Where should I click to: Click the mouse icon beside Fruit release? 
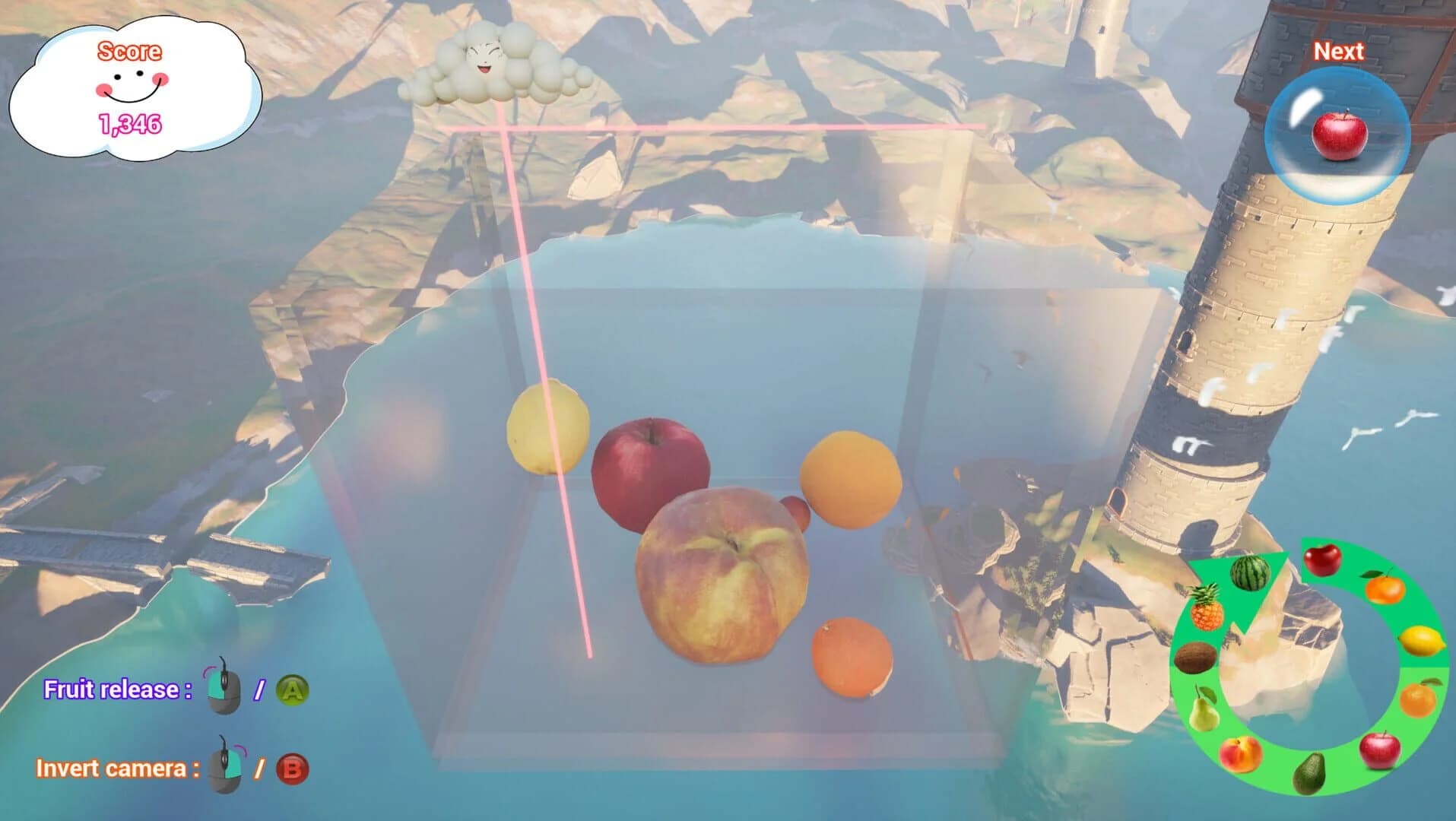(x=224, y=692)
